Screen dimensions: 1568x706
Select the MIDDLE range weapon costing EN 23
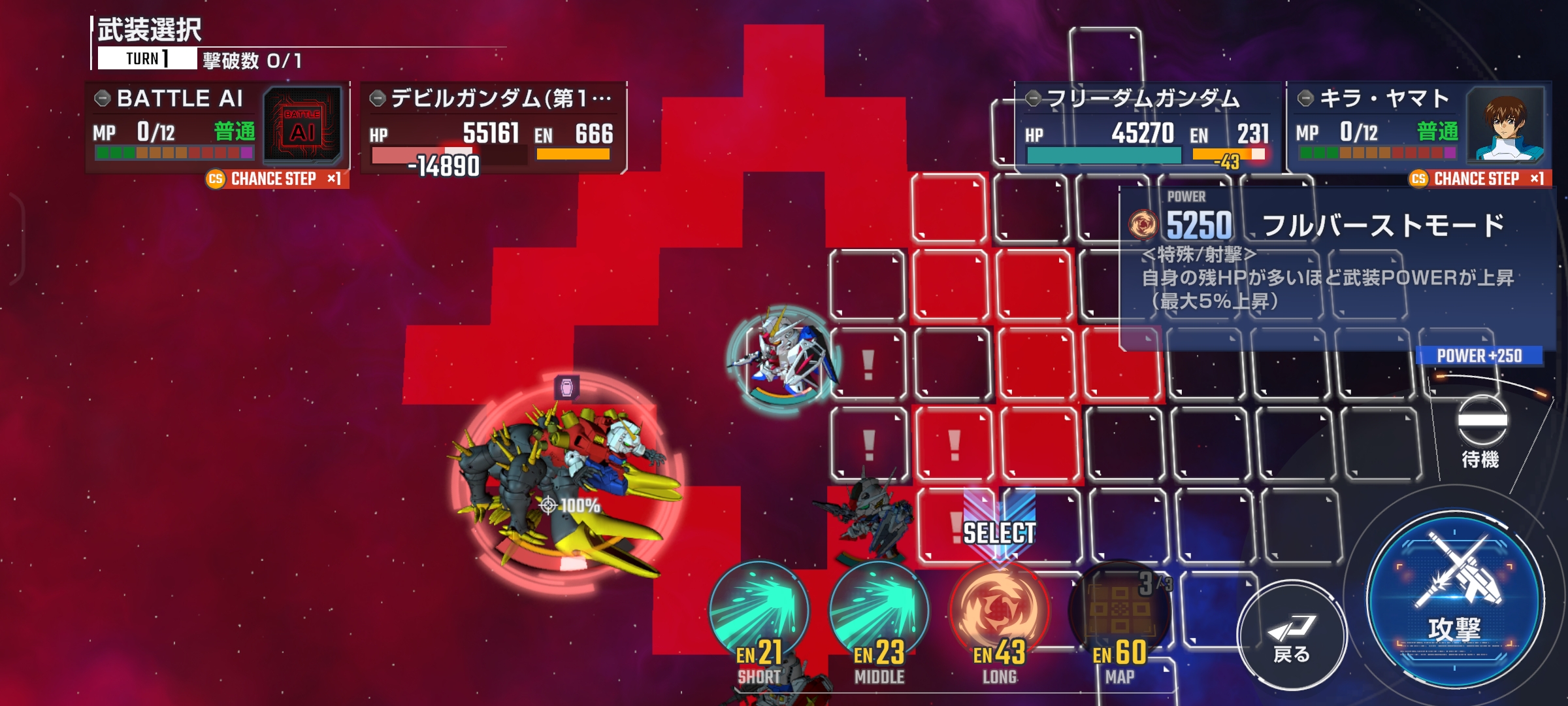tap(879, 614)
